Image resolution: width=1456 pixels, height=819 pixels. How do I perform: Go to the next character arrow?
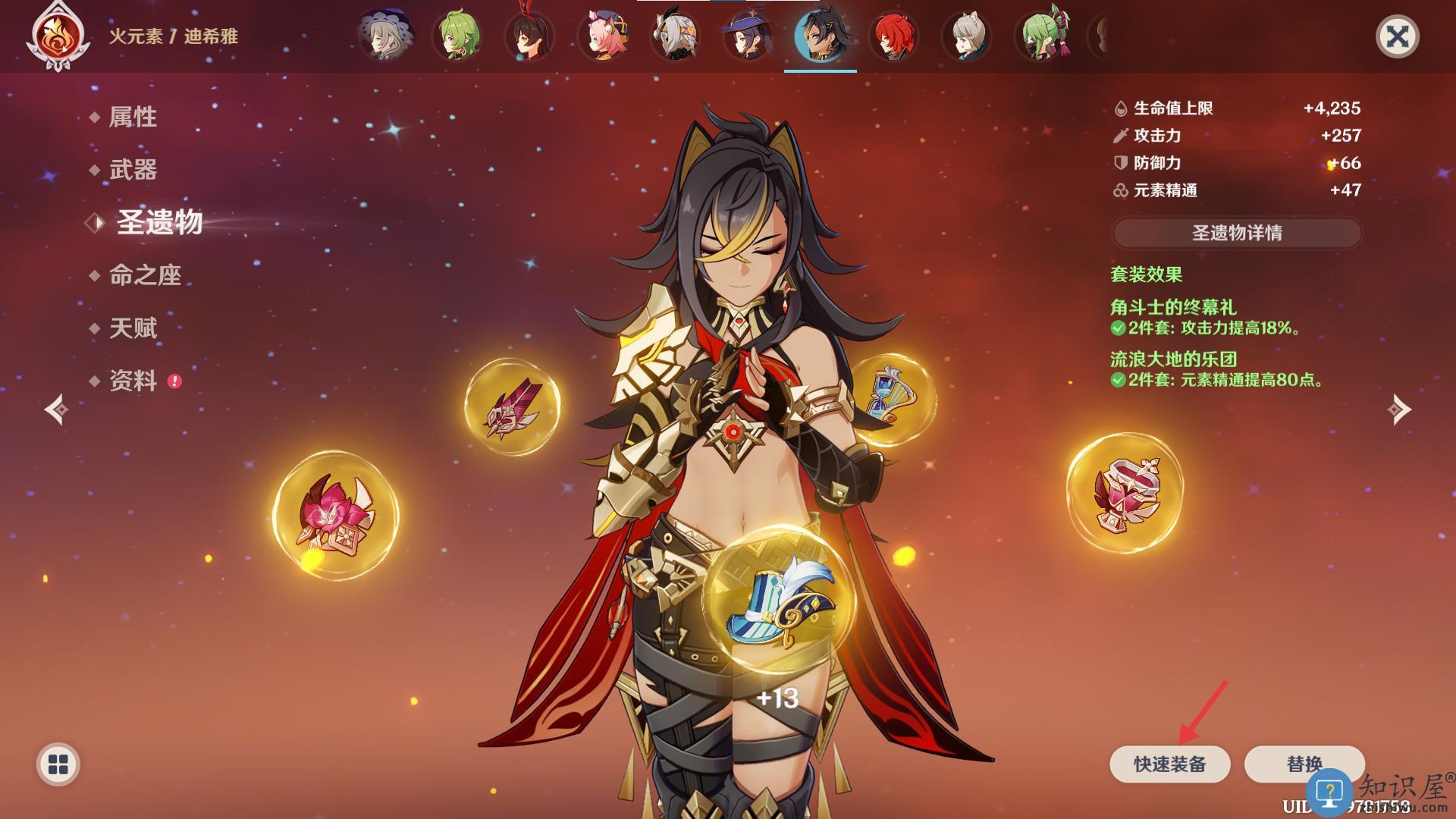1399,409
